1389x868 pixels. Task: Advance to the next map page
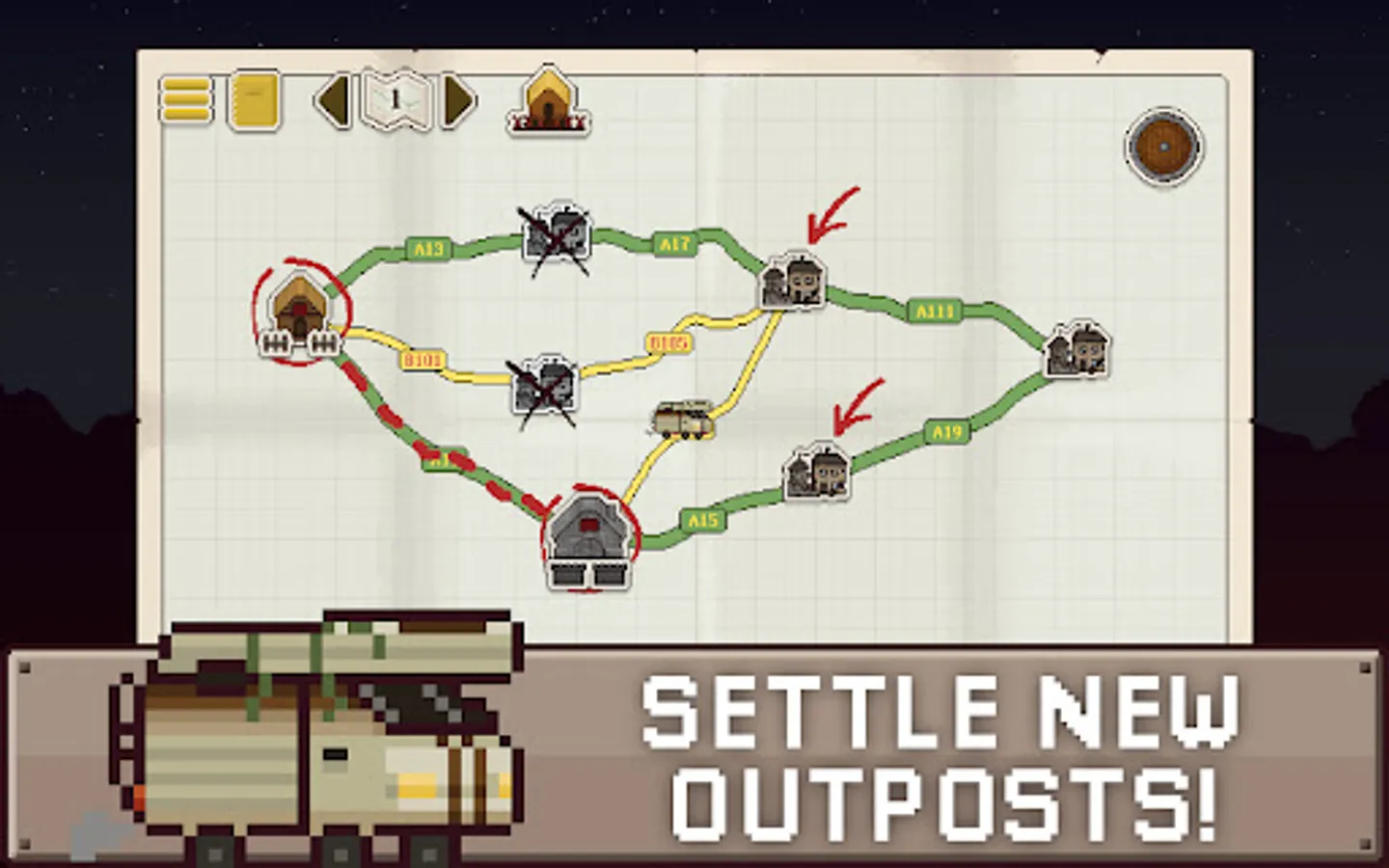pyautogui.click(x=458, y=100)
